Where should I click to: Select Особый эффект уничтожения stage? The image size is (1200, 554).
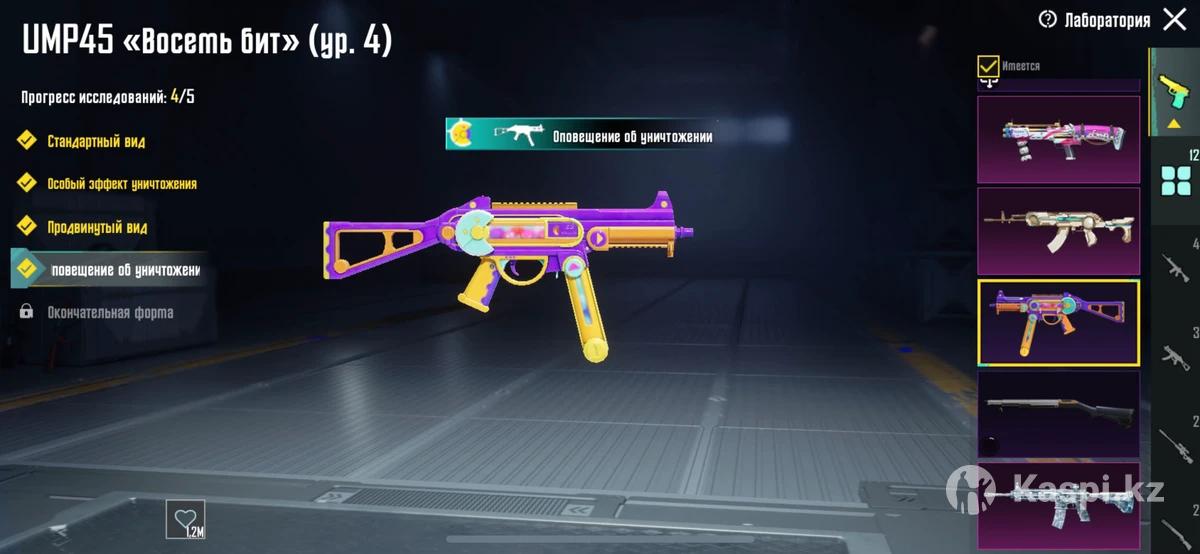[120, 184]
